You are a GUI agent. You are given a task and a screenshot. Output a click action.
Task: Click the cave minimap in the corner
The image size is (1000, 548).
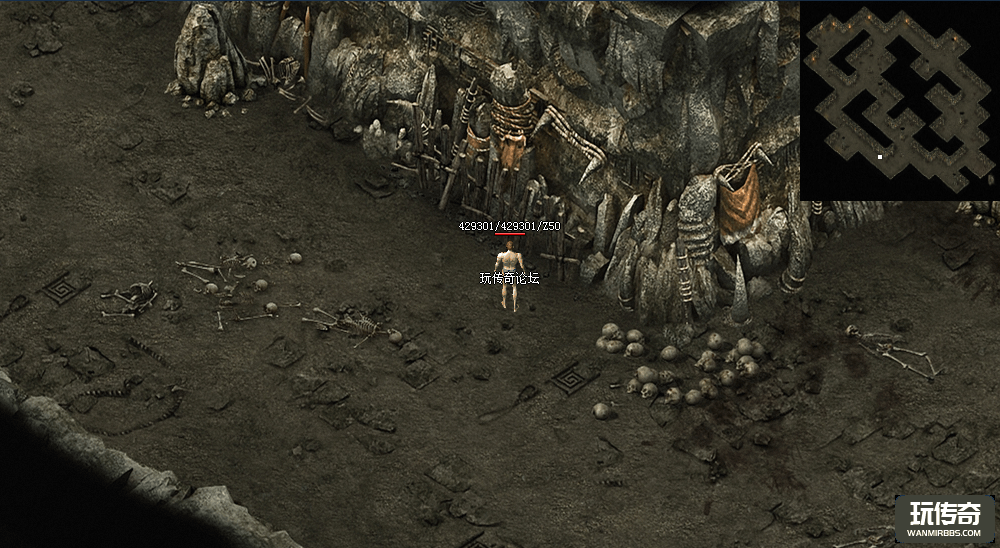click(899, 100)
